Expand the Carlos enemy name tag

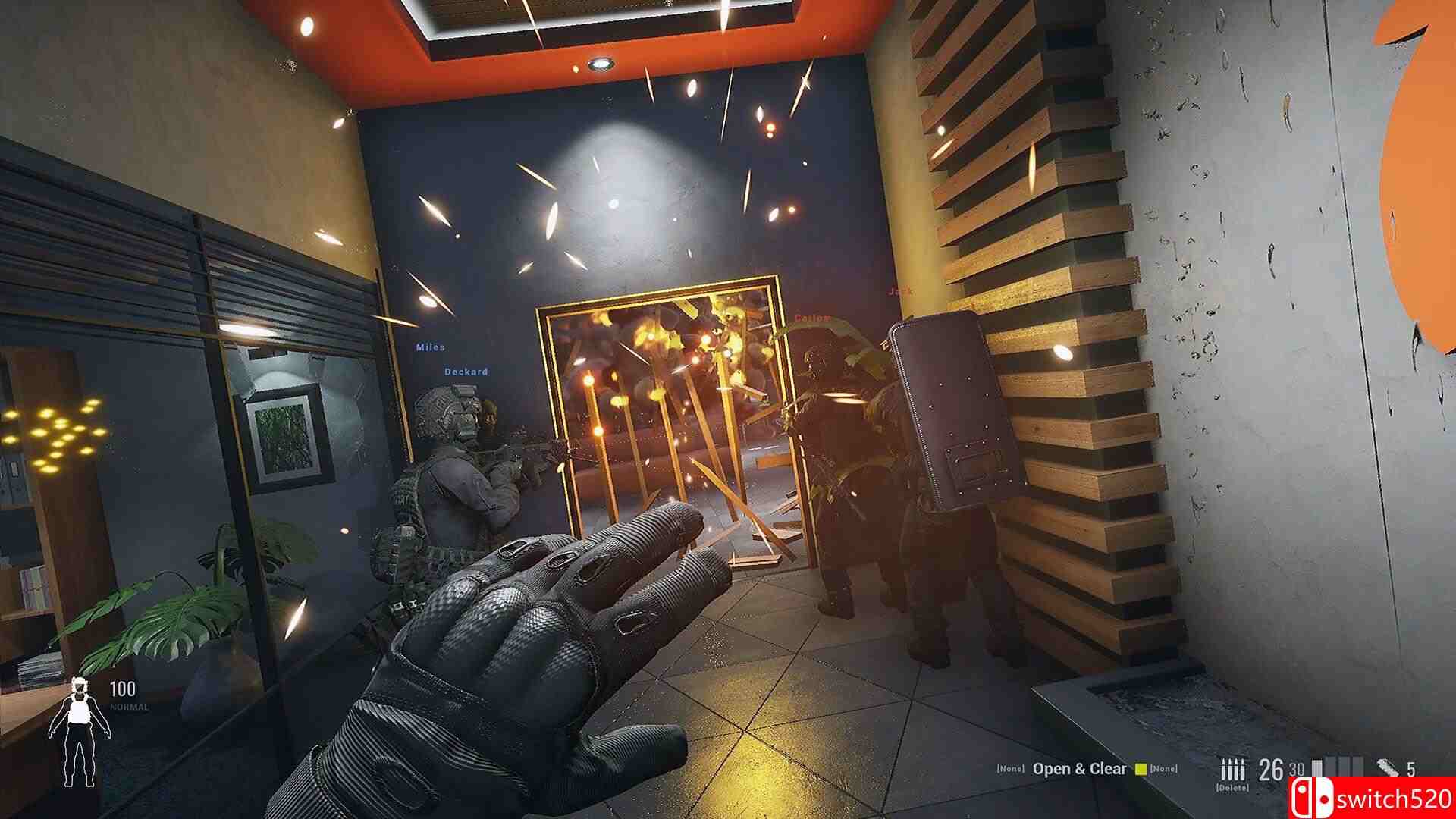(811, 318)
